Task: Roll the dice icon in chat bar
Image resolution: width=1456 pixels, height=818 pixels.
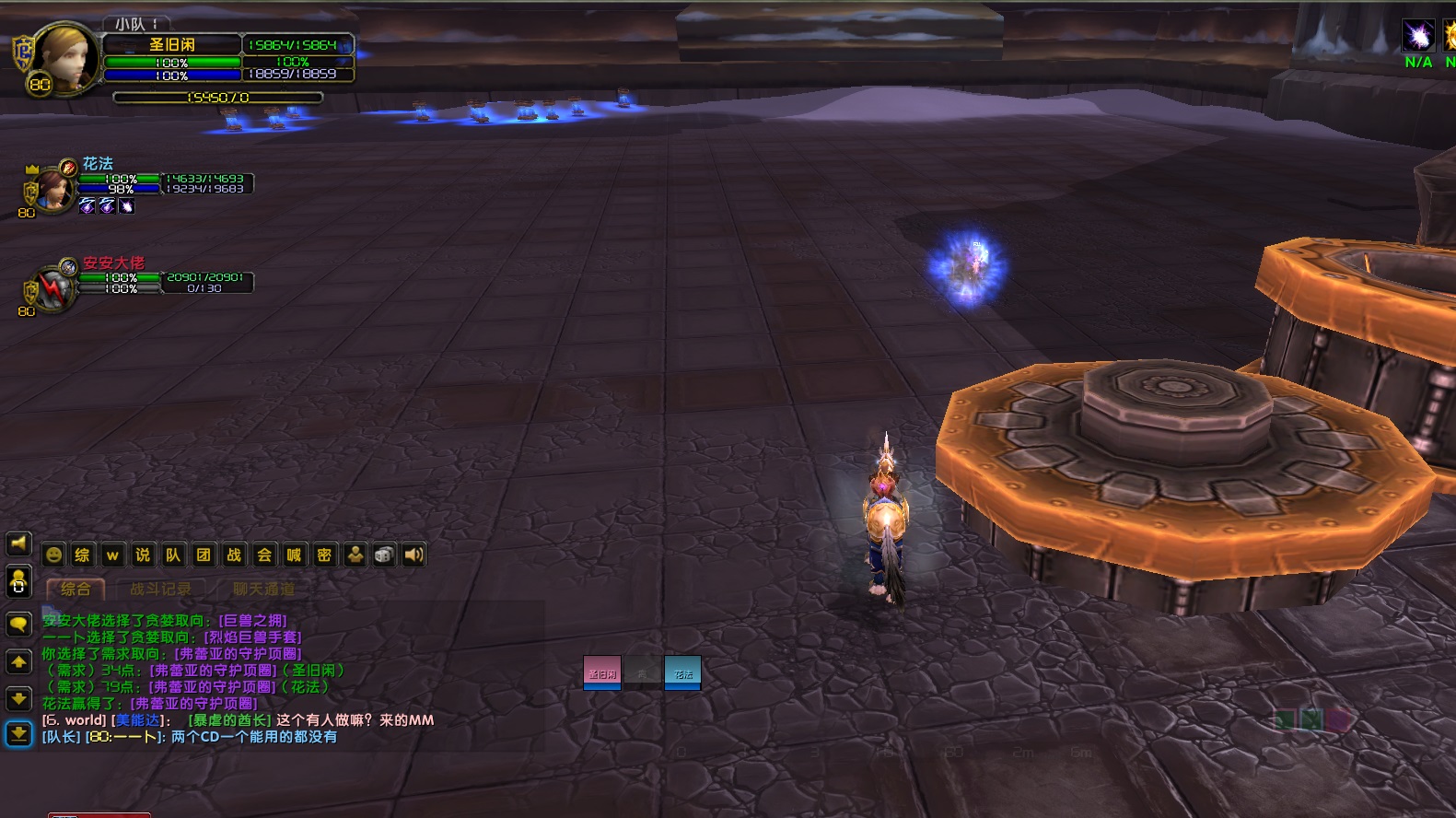Action: pos(385,555)
